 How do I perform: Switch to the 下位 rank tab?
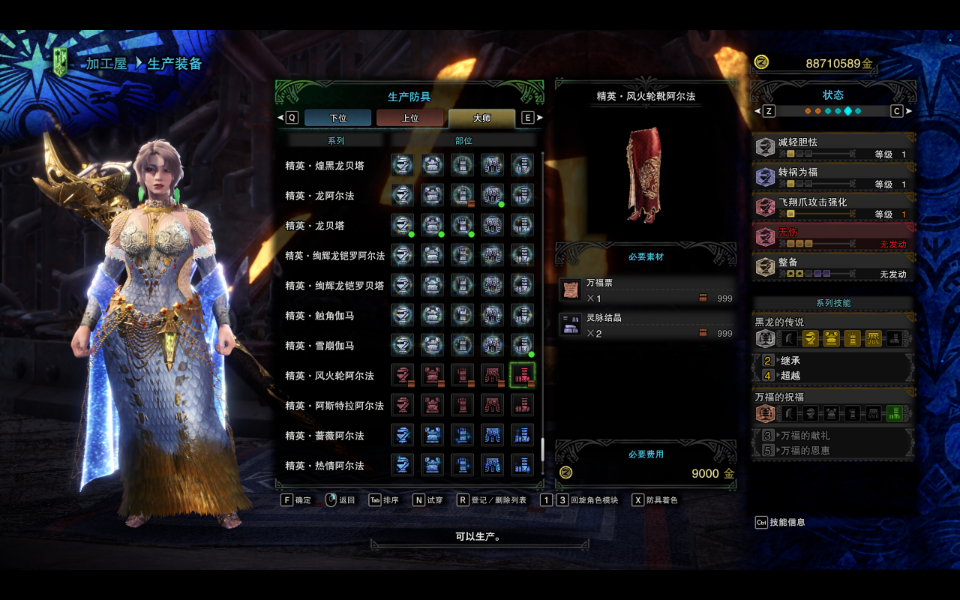[338, 118]
